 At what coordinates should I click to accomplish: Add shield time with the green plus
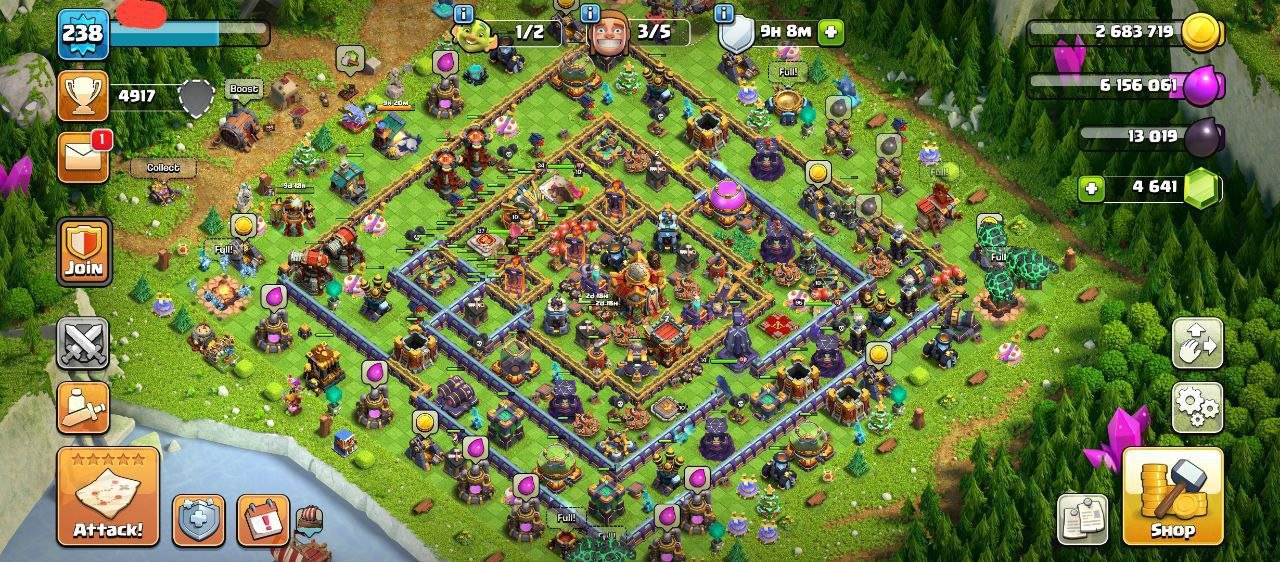pyautogui.click(x=830, y=32)
